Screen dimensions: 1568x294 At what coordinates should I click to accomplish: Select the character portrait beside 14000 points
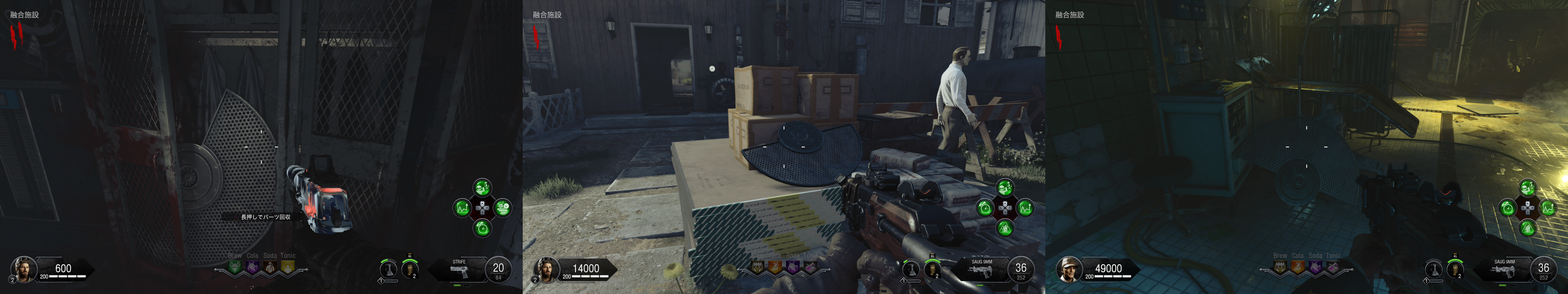click(546, 269)
